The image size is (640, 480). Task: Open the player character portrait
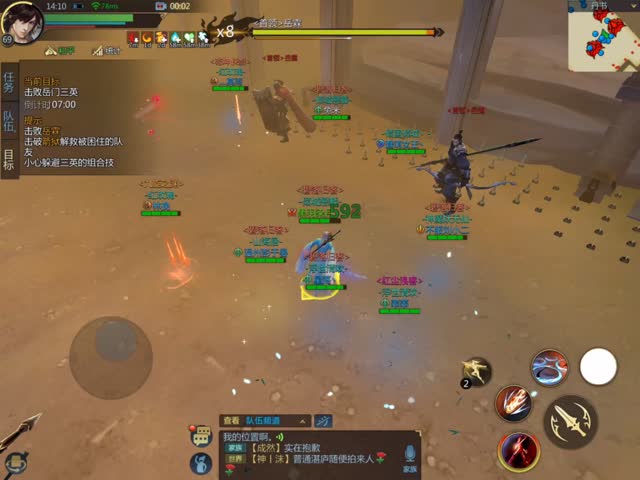(x=26, y=20)
